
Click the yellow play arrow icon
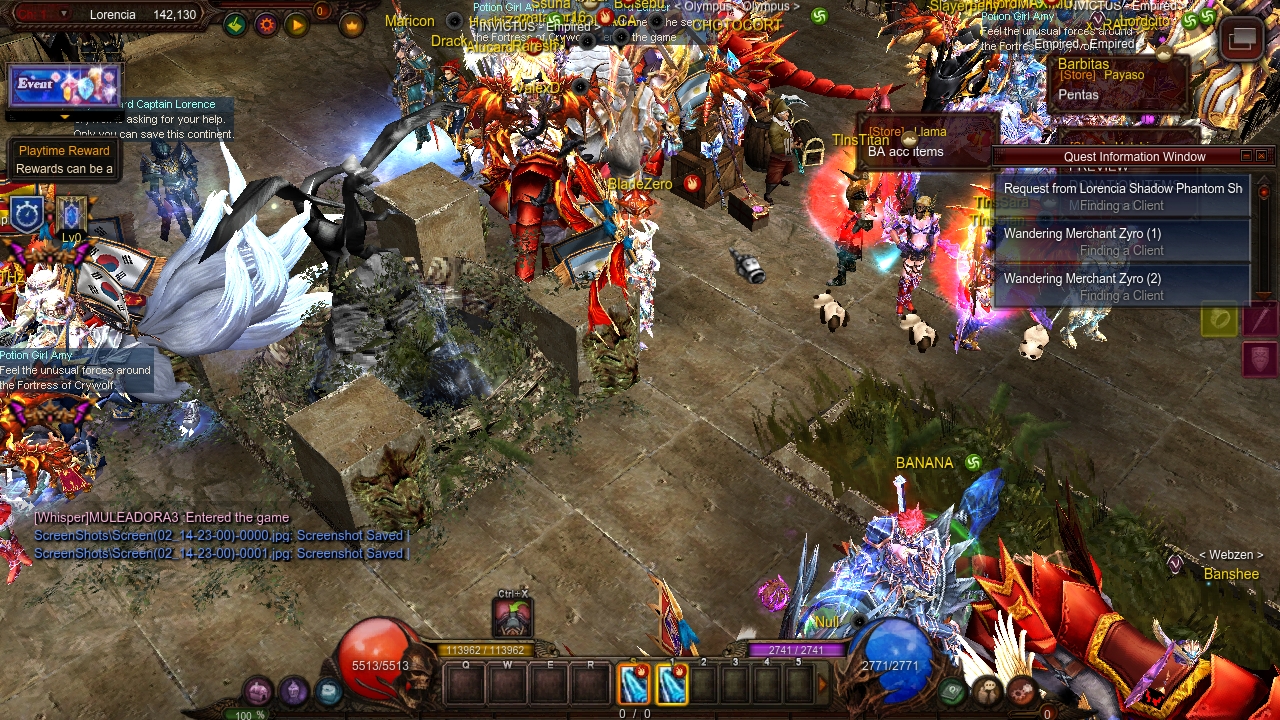pyautogui.click(x=297, y=25)
